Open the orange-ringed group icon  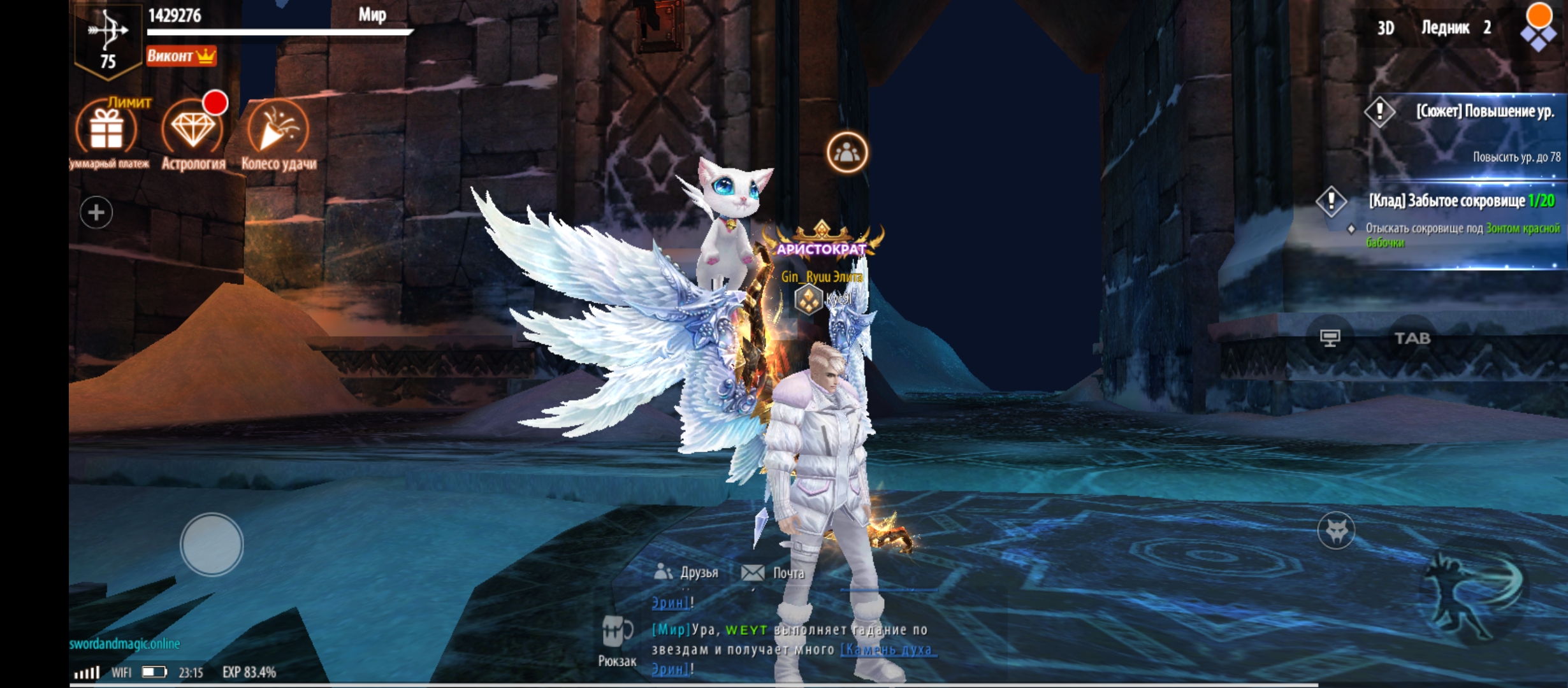click(847, 153)
